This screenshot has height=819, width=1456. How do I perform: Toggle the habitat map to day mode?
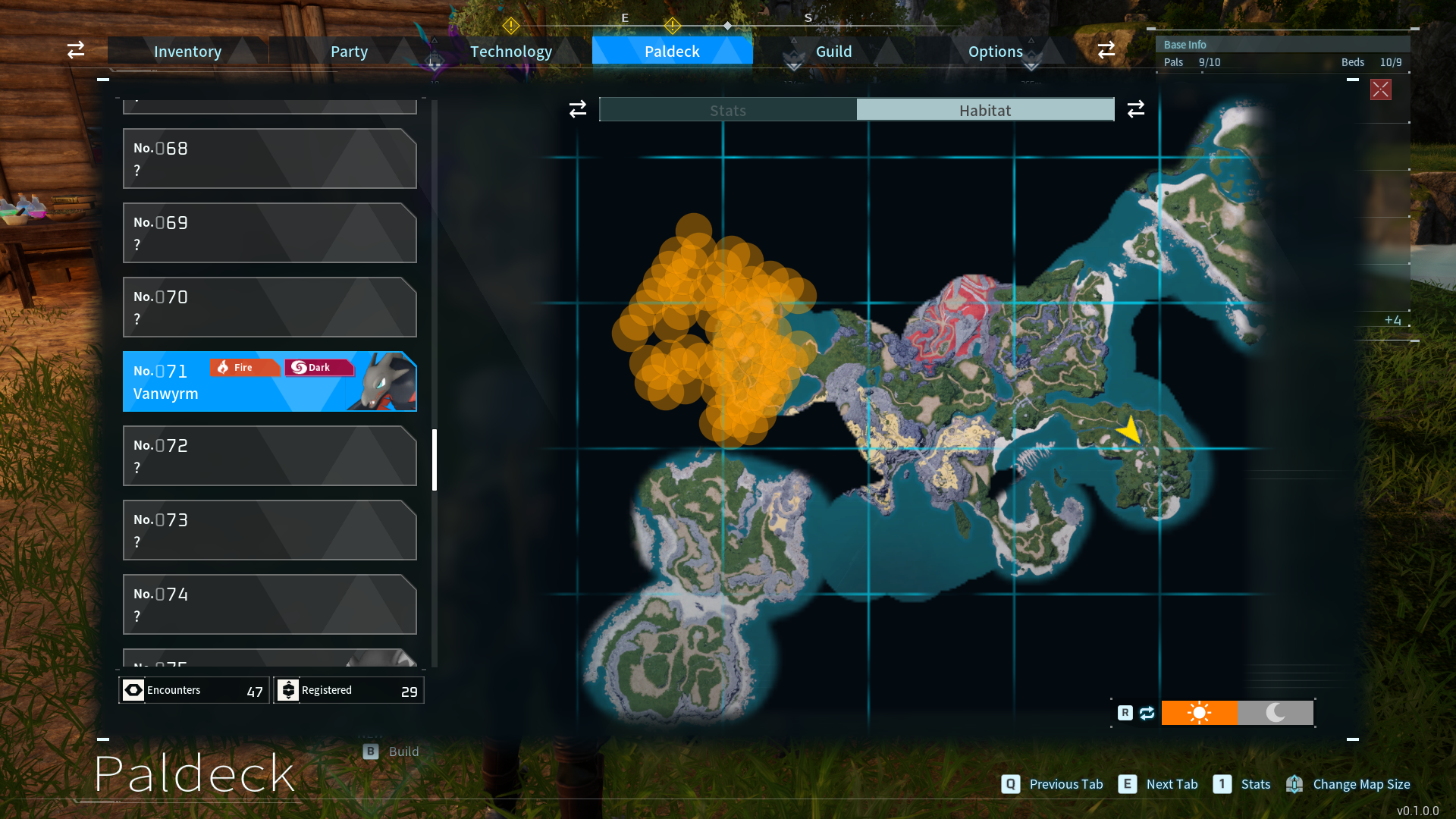(1200, 713)
